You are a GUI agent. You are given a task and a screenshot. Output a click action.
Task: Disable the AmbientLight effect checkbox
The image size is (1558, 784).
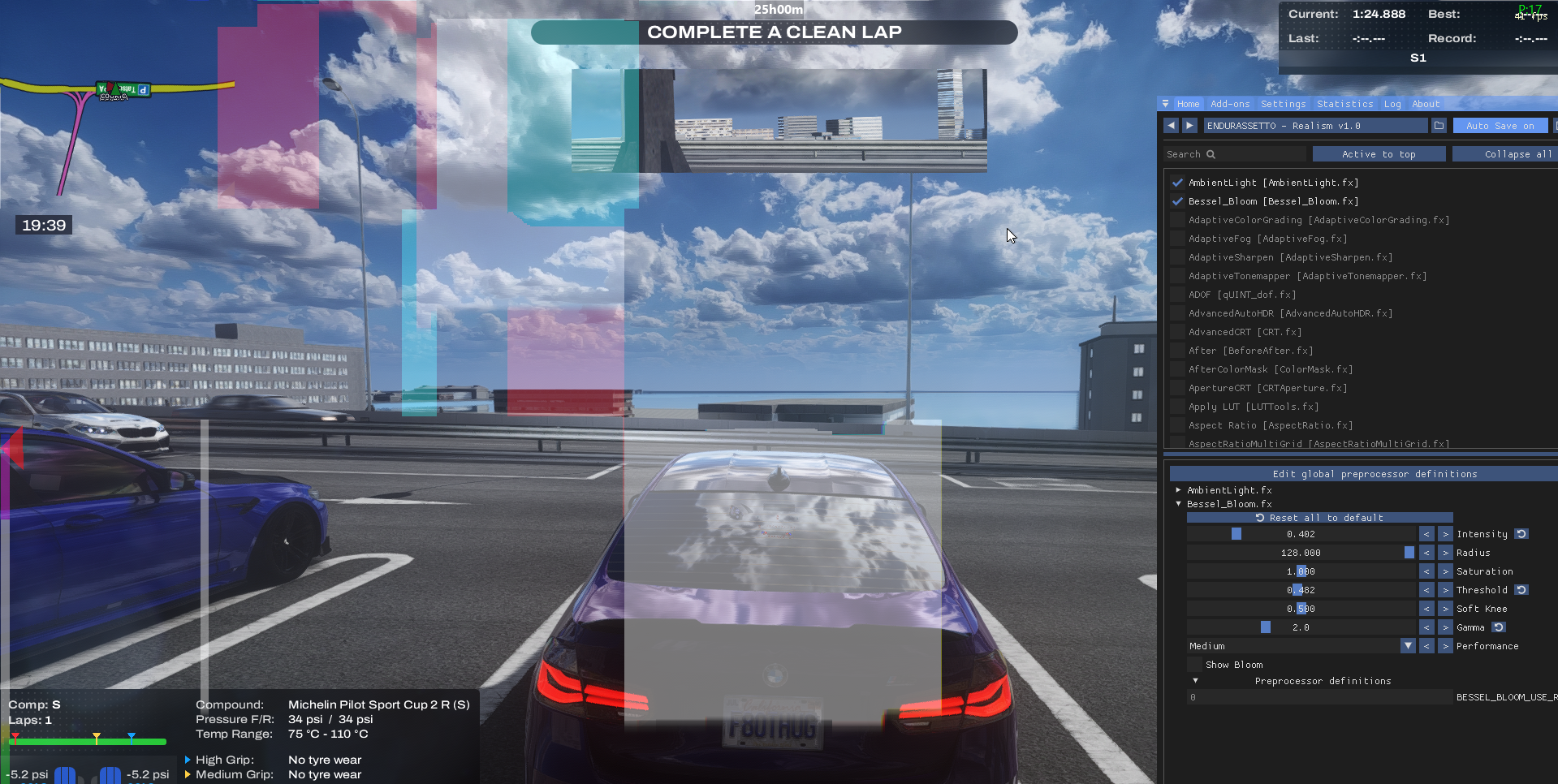pos(1177,183)
